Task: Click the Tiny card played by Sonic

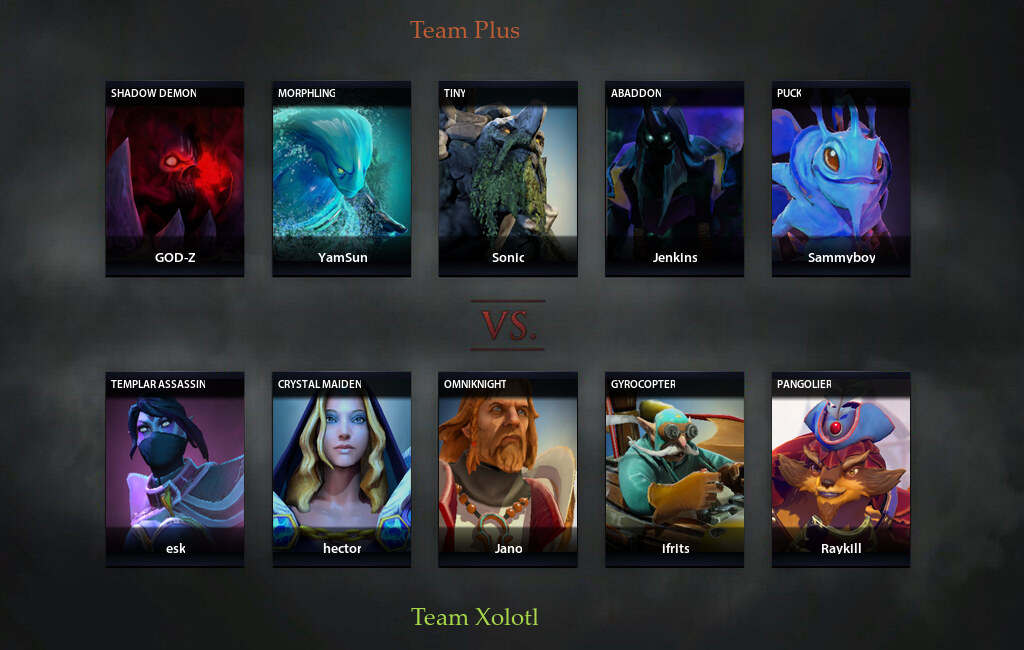Action: coord(508,178)
